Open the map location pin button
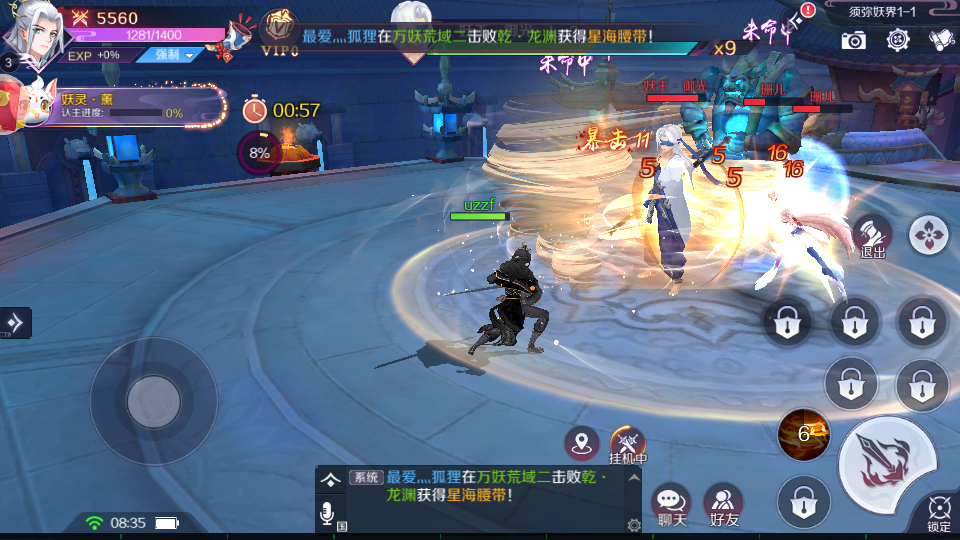960x540 pixels. [582, 443]
